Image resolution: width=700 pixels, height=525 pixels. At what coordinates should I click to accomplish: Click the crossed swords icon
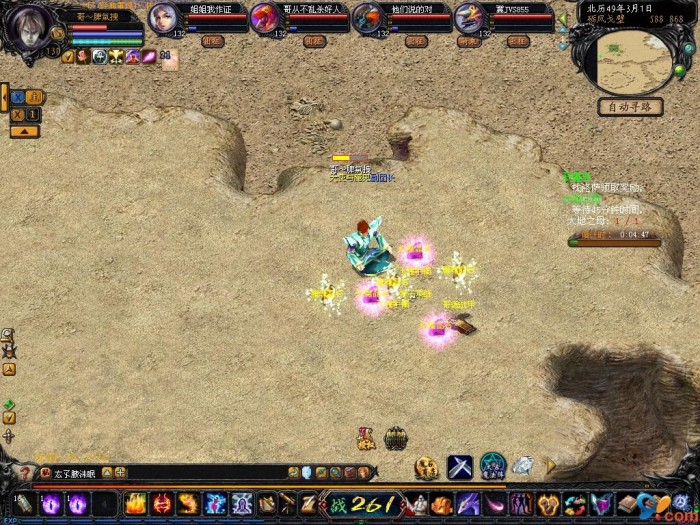pos(459,466)
